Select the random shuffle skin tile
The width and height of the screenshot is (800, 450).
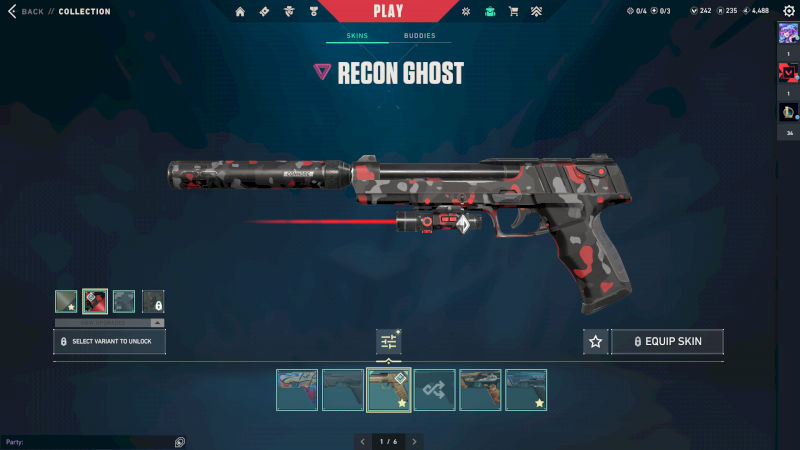pos(435,390)
